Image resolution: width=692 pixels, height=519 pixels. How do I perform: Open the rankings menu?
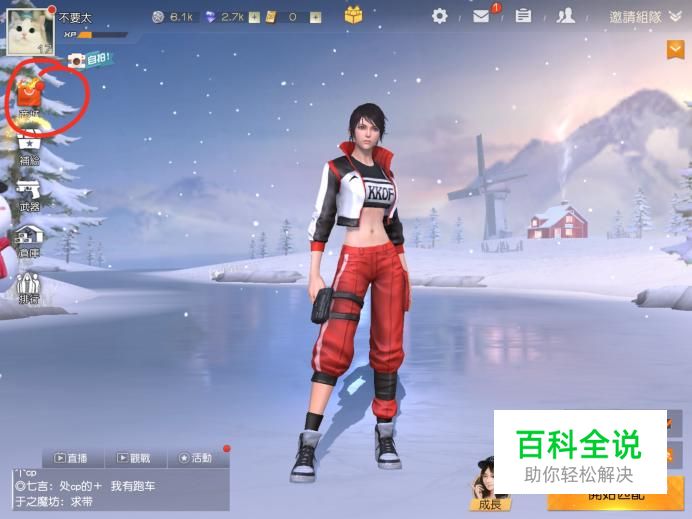[x=29, y=286]
